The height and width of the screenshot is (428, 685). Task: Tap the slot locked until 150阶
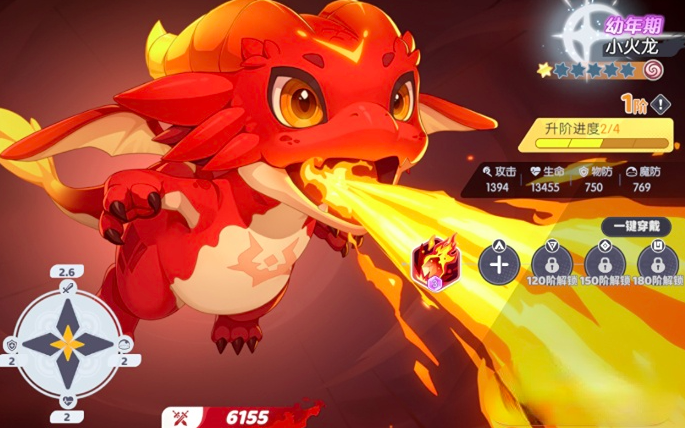pos(603,262)
